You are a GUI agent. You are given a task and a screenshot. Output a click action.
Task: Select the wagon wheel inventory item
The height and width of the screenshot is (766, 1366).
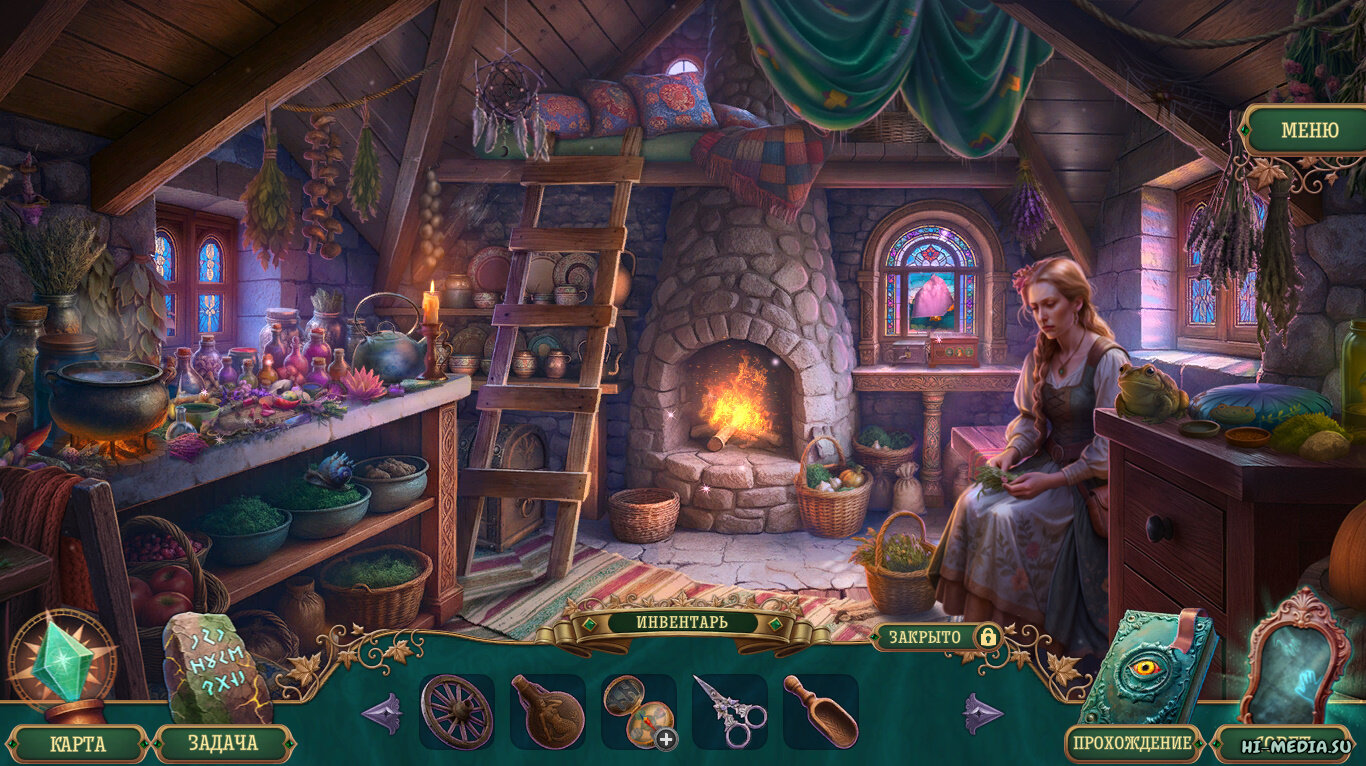(456, 712)
